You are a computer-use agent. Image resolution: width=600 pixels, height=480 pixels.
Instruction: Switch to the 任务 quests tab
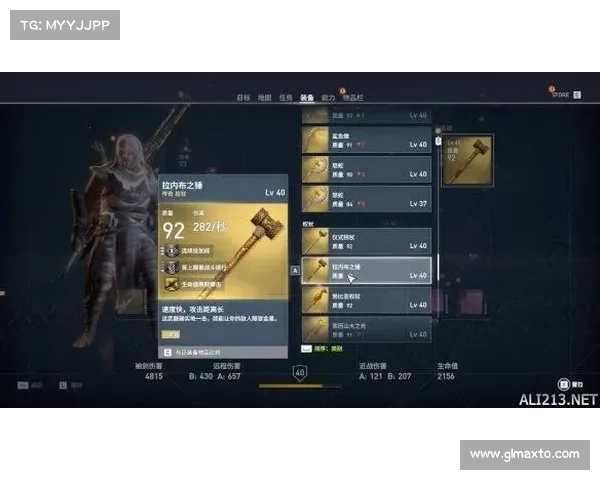[286, 97]
